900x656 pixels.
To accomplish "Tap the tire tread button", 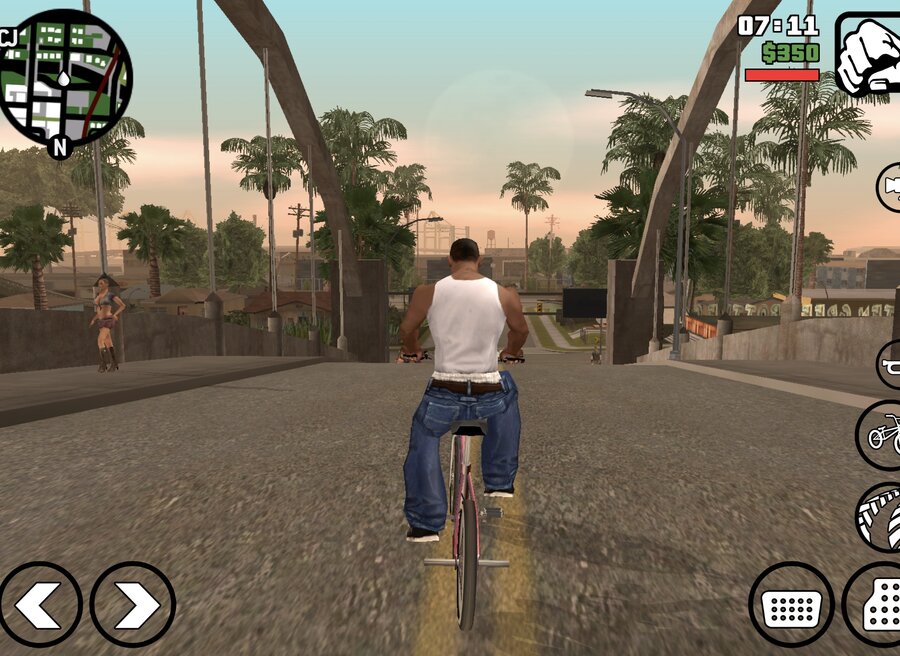I will click(x=879, y=516).
